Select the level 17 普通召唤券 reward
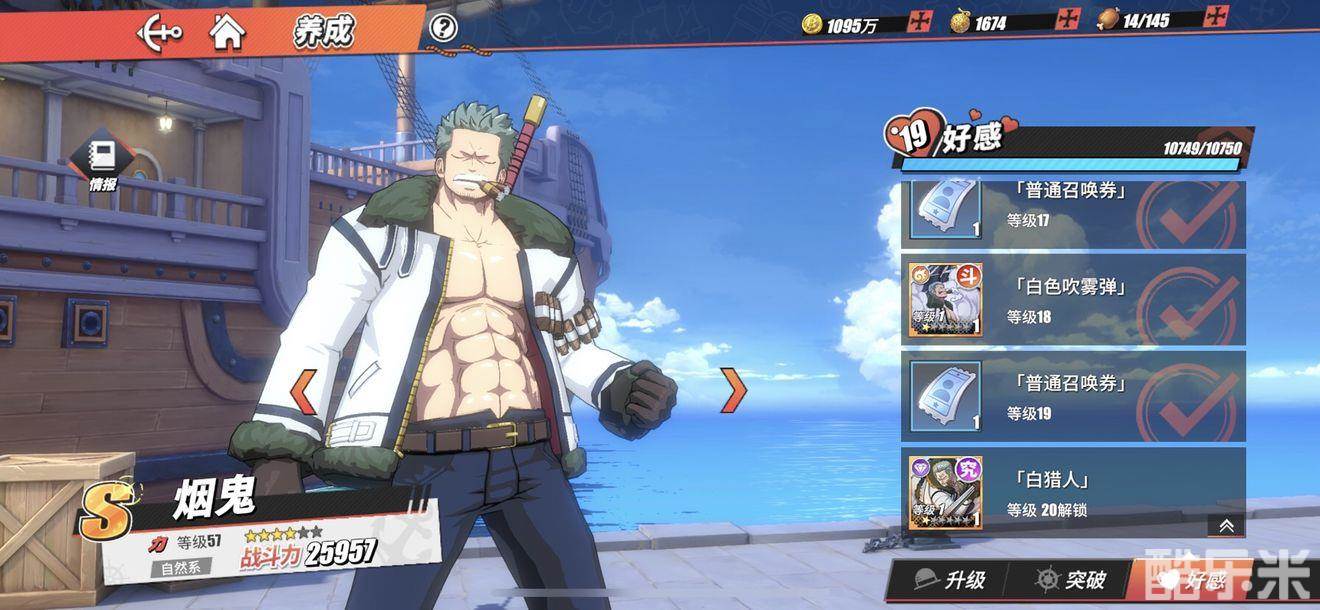 coord(1073,212)
